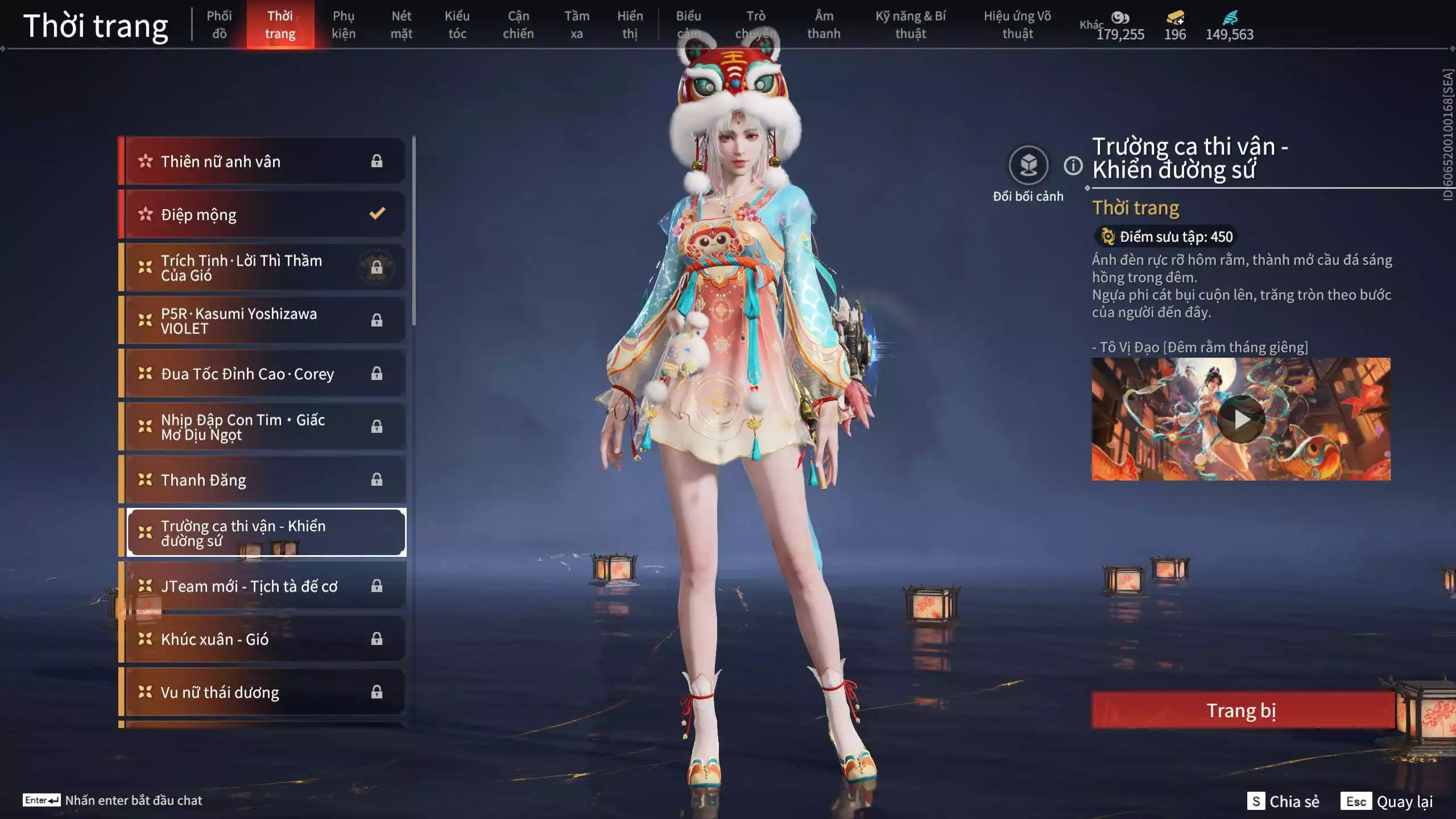The height and width of the screenshot is (819, 1456).
Task: Click the Đổi bối cảnh background button
Action: pyautogui.click(x=1028, y=166)
